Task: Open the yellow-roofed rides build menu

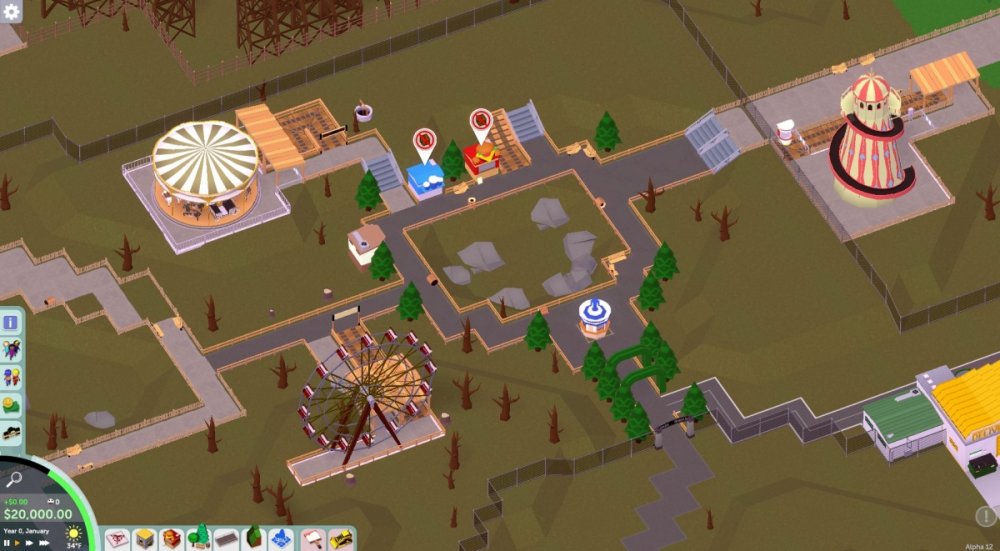Action: [145, 538]
